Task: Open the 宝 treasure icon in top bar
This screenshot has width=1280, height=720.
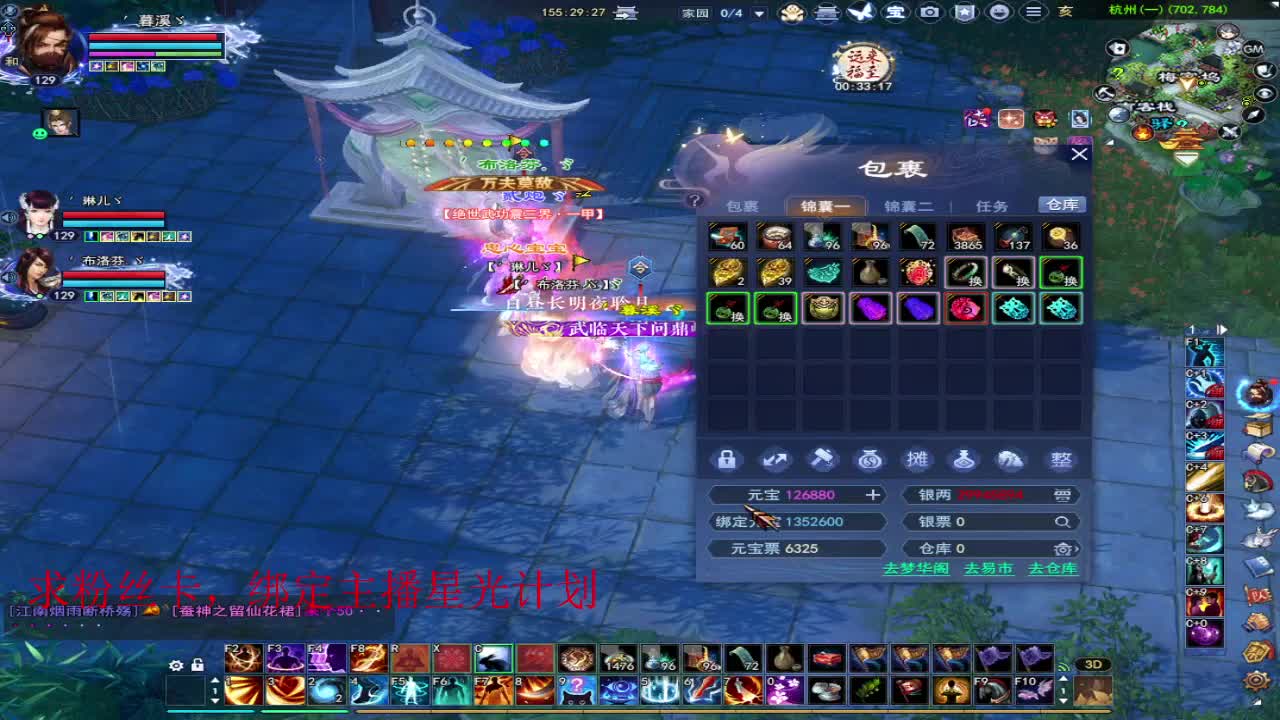Action: tap(895, 13)
